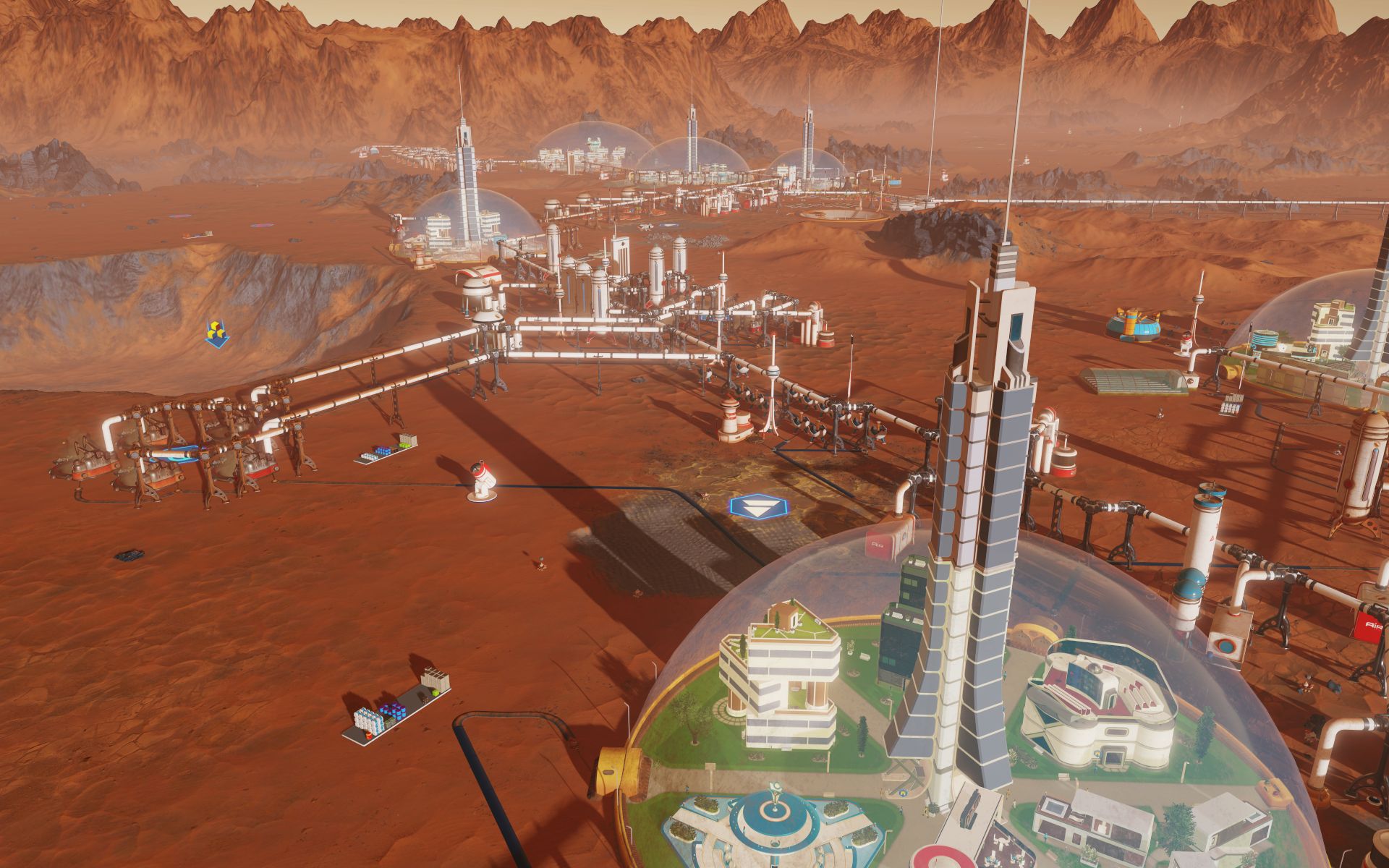Select the yellow cubes deposit marker

coord(216,334)
